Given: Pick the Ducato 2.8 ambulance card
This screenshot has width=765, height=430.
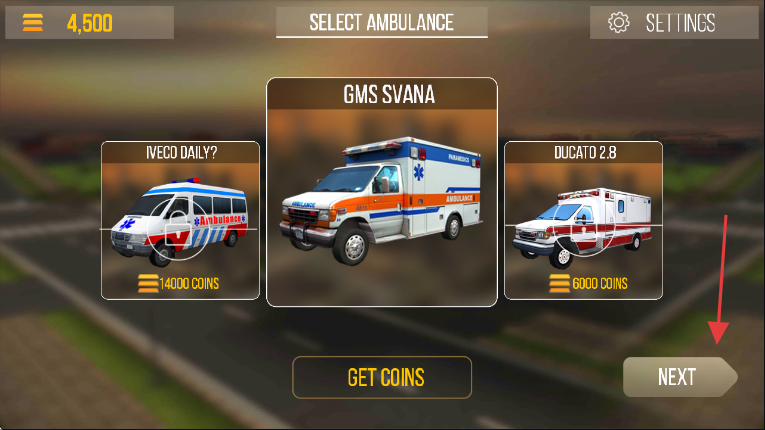Looking at the screenshot, I should (582, 220).
